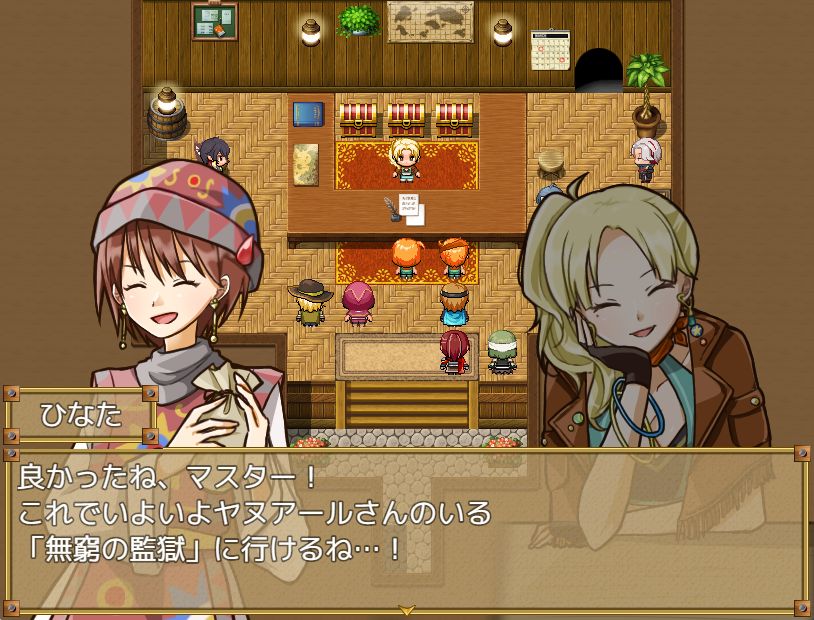Image resolution: width=814 pixels, height=620 pixels.
Task: Click the dialogue message box to continue
Action: 406,530
